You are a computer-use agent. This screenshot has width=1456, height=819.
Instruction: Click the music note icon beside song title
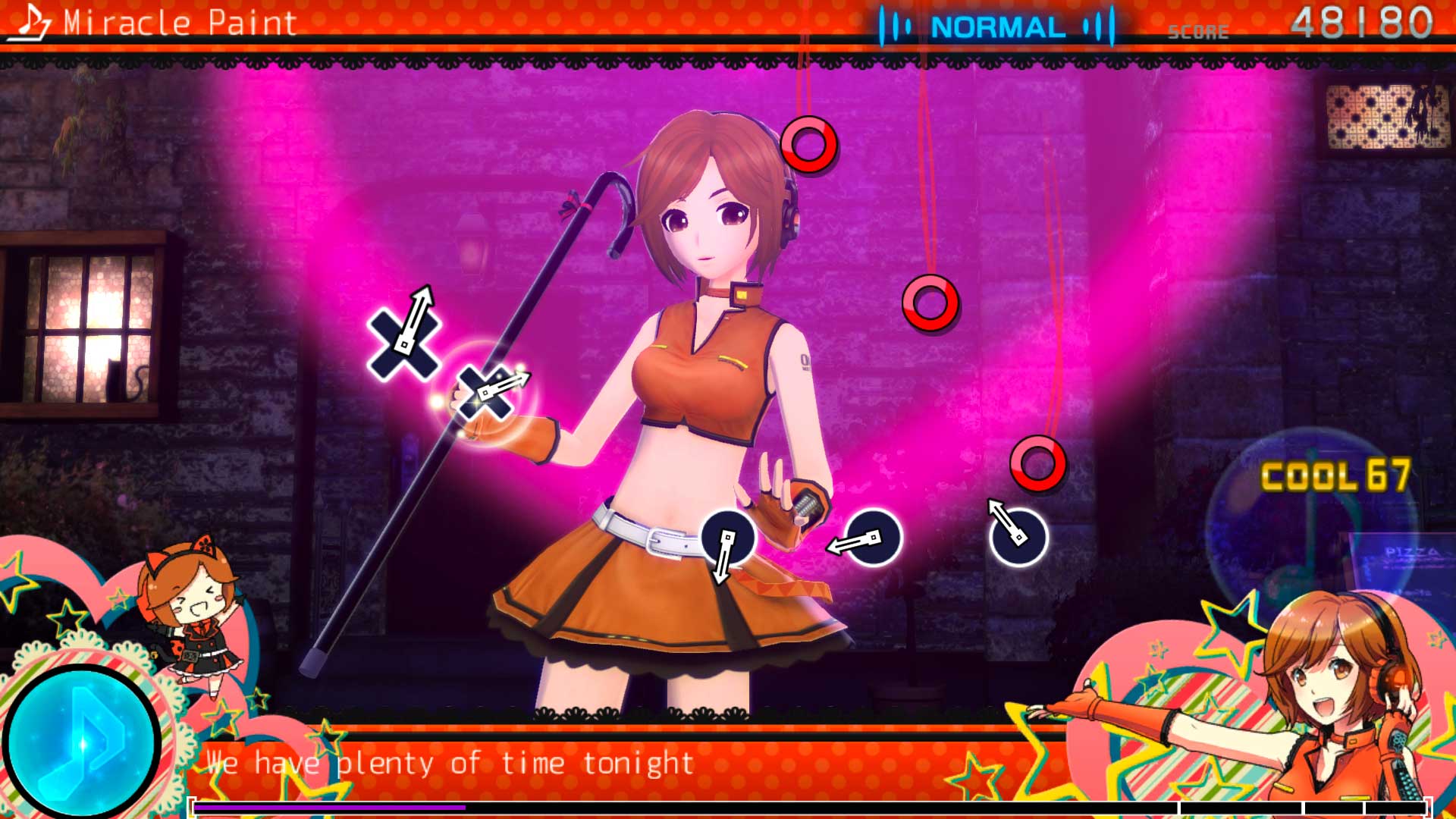31,23
